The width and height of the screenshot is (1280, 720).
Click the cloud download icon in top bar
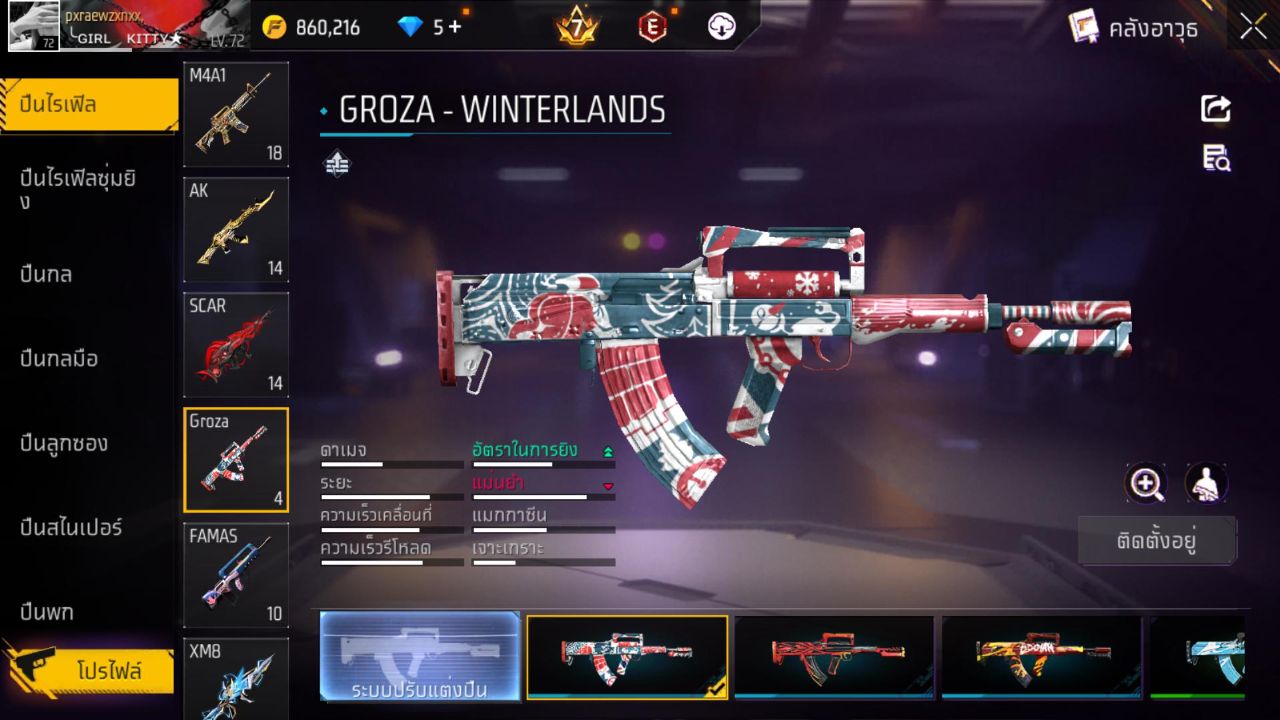[722, 27]
